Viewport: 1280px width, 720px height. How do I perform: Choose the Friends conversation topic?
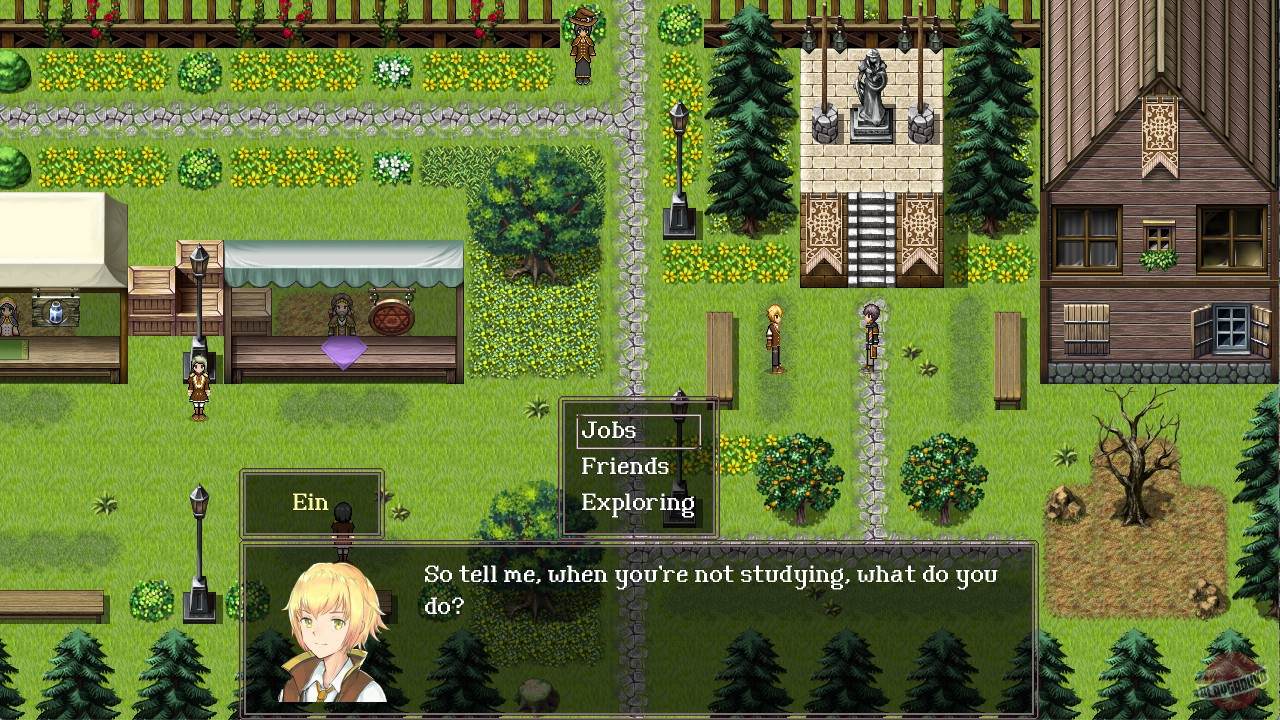(624, 466)
